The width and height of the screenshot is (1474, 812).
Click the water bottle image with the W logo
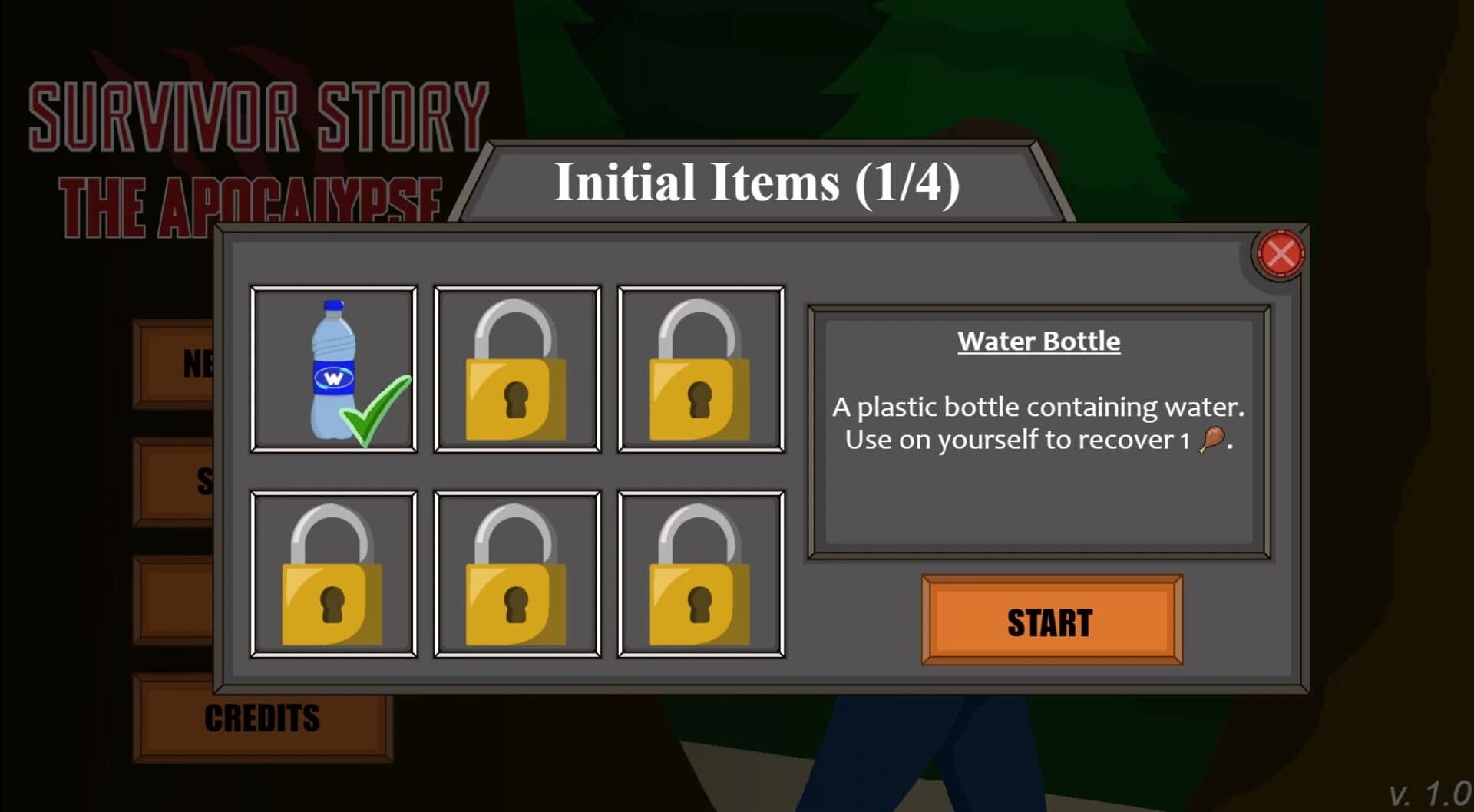click(332, 368)
